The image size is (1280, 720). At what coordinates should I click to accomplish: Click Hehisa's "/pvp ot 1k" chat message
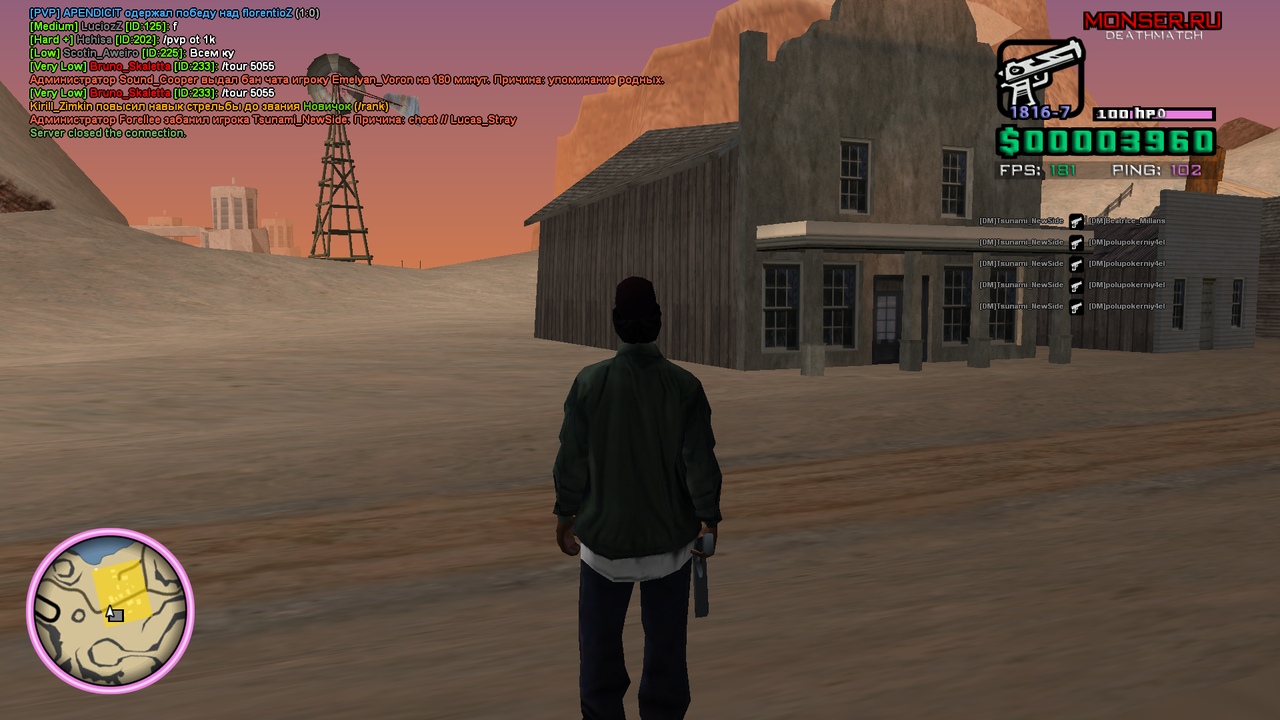click(x=122, y=40)
